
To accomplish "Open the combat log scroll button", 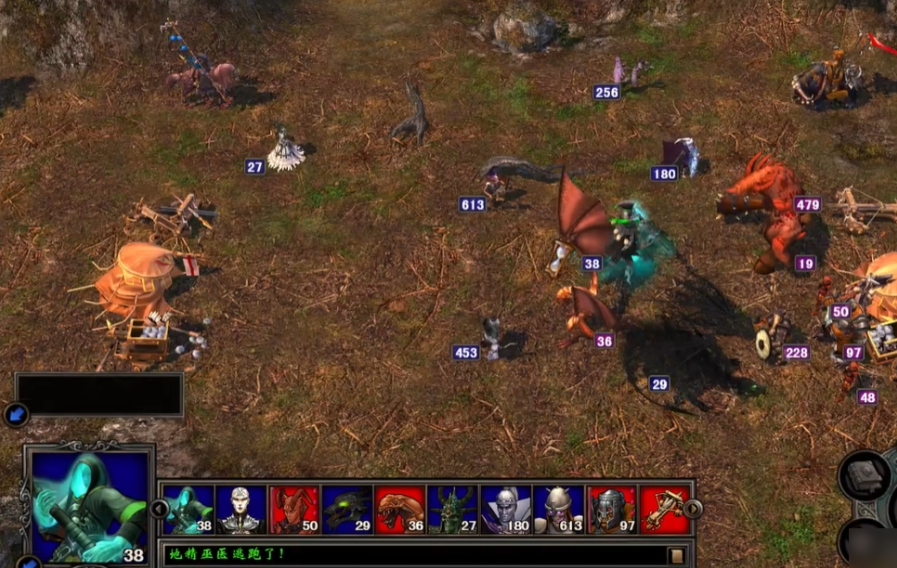I will pos(677,555).
